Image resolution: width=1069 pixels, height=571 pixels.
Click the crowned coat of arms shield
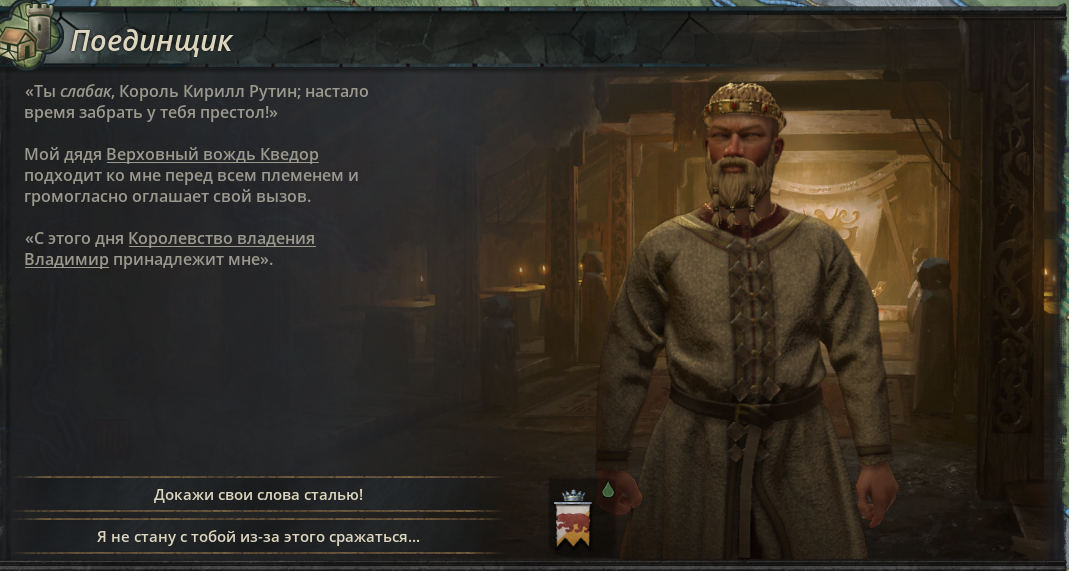click(573, 522)
